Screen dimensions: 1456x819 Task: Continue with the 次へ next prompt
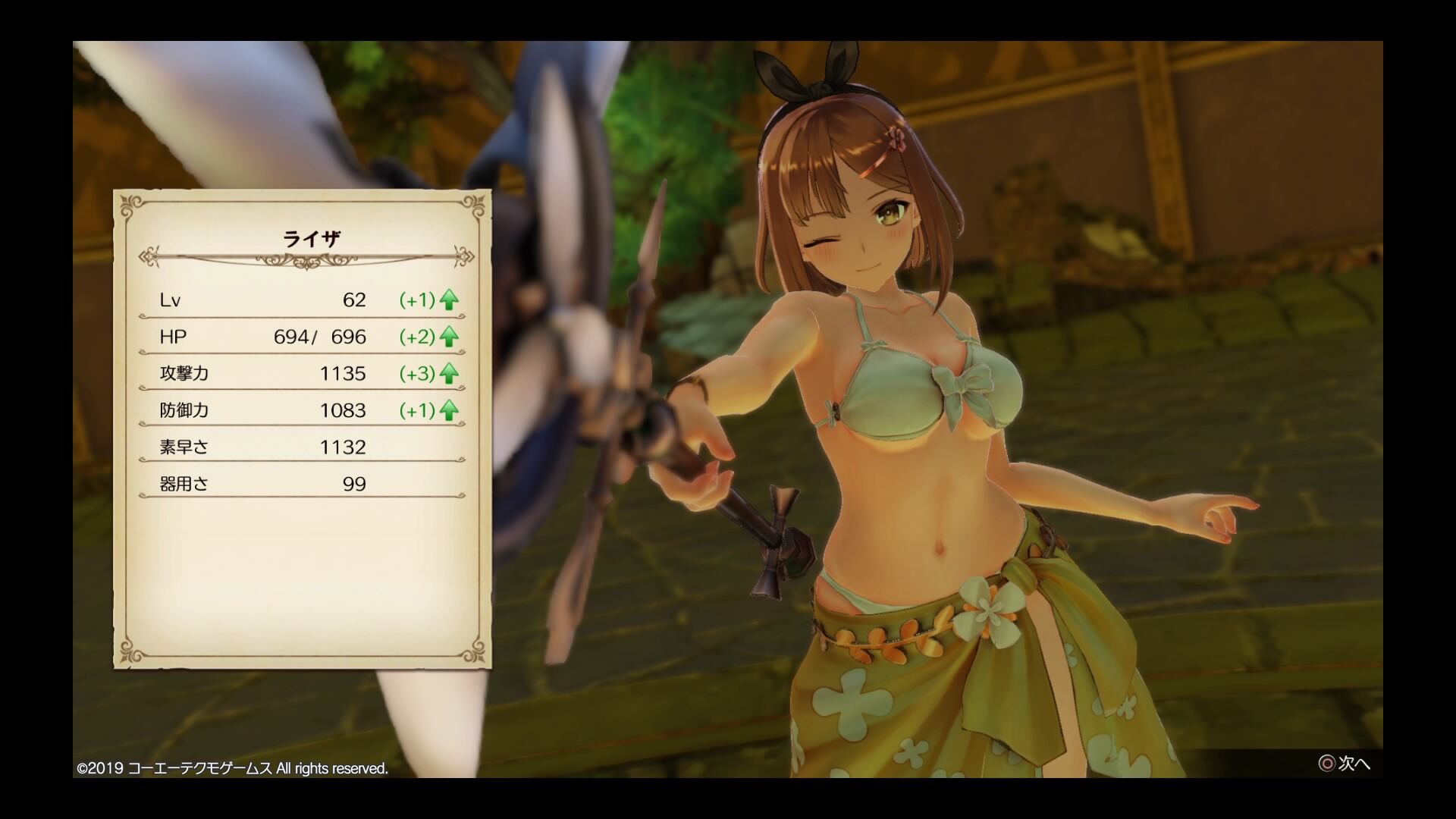[1344, 764]
